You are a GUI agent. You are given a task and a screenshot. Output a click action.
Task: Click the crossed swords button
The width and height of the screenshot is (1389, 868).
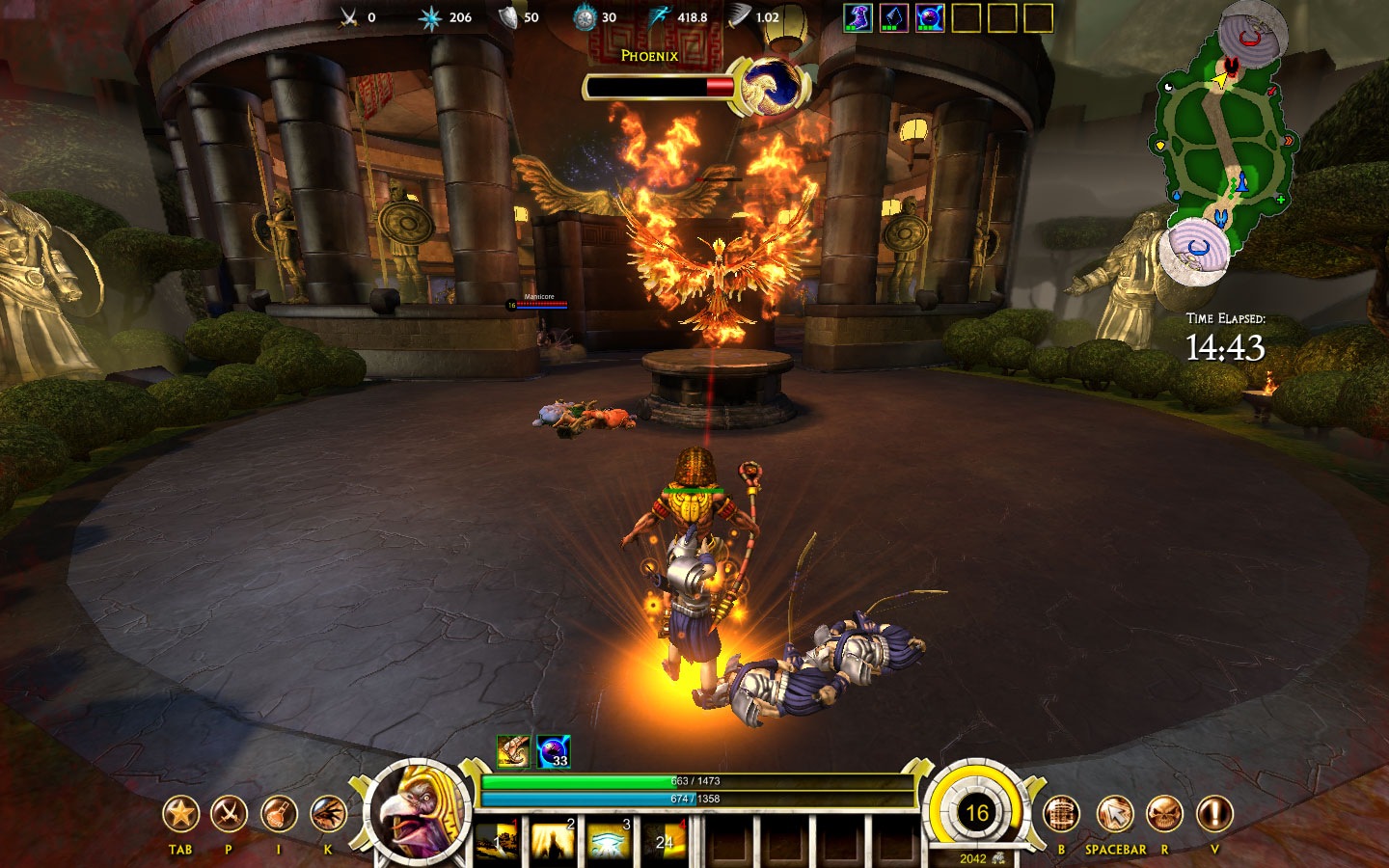229,815
